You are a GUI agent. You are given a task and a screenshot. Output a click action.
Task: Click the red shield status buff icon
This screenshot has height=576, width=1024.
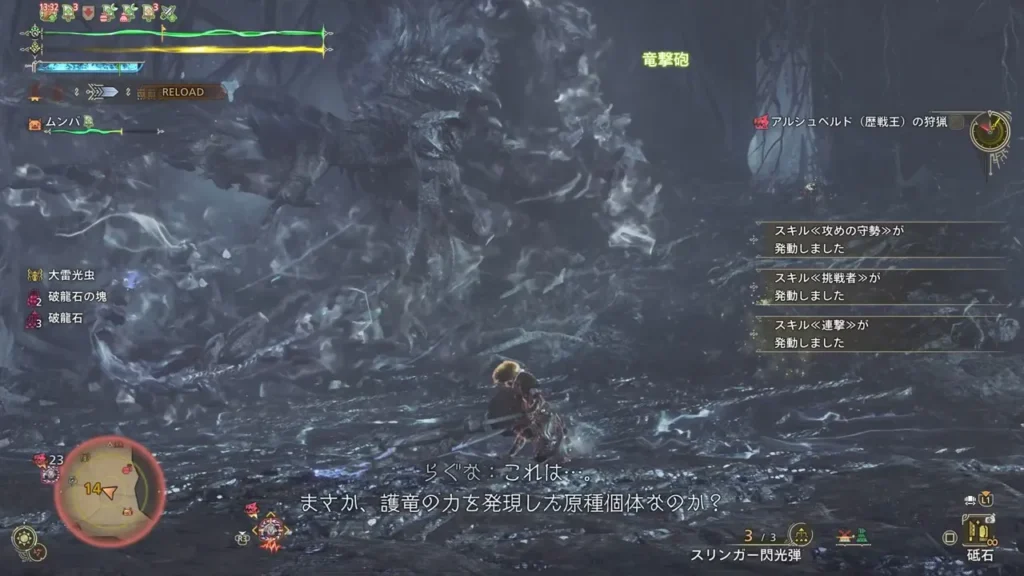coord(89,13)
